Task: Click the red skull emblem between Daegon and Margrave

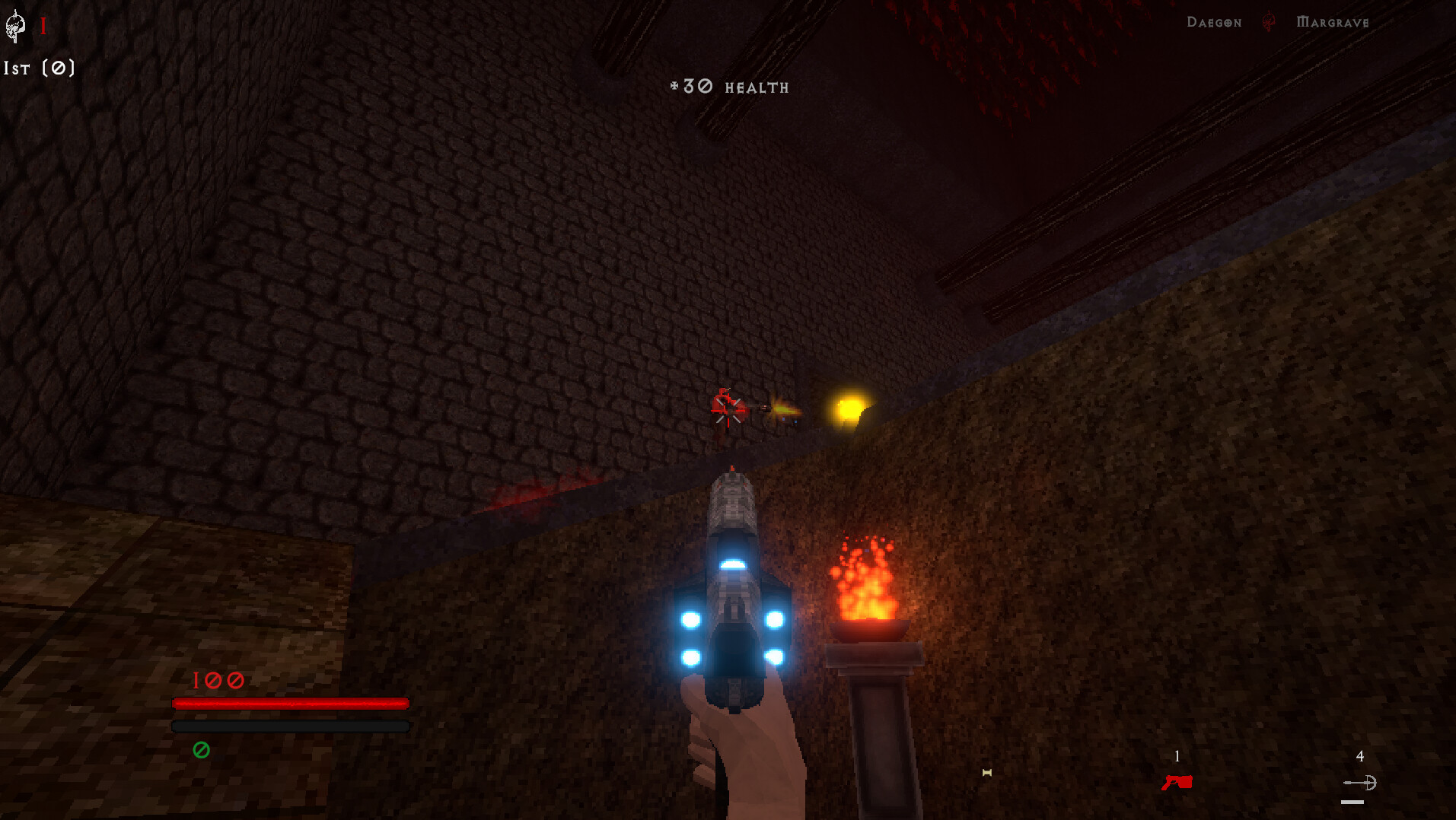Action: coord(1266,22)
